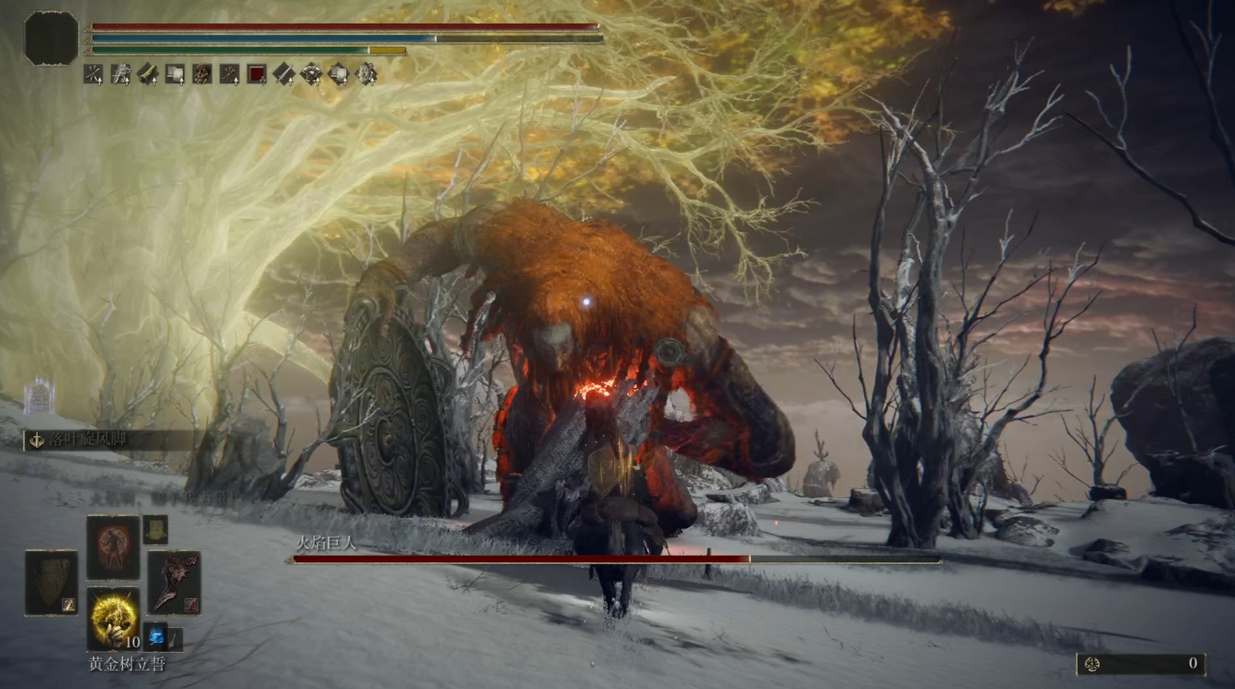Click the solid red square status icon

[x=257, y=73]
